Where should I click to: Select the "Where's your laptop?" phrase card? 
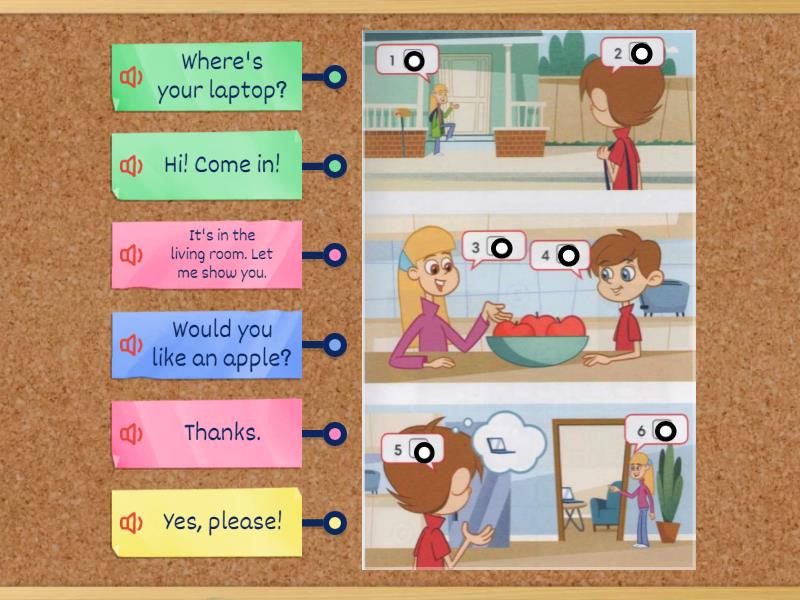[x=222, y=77]
